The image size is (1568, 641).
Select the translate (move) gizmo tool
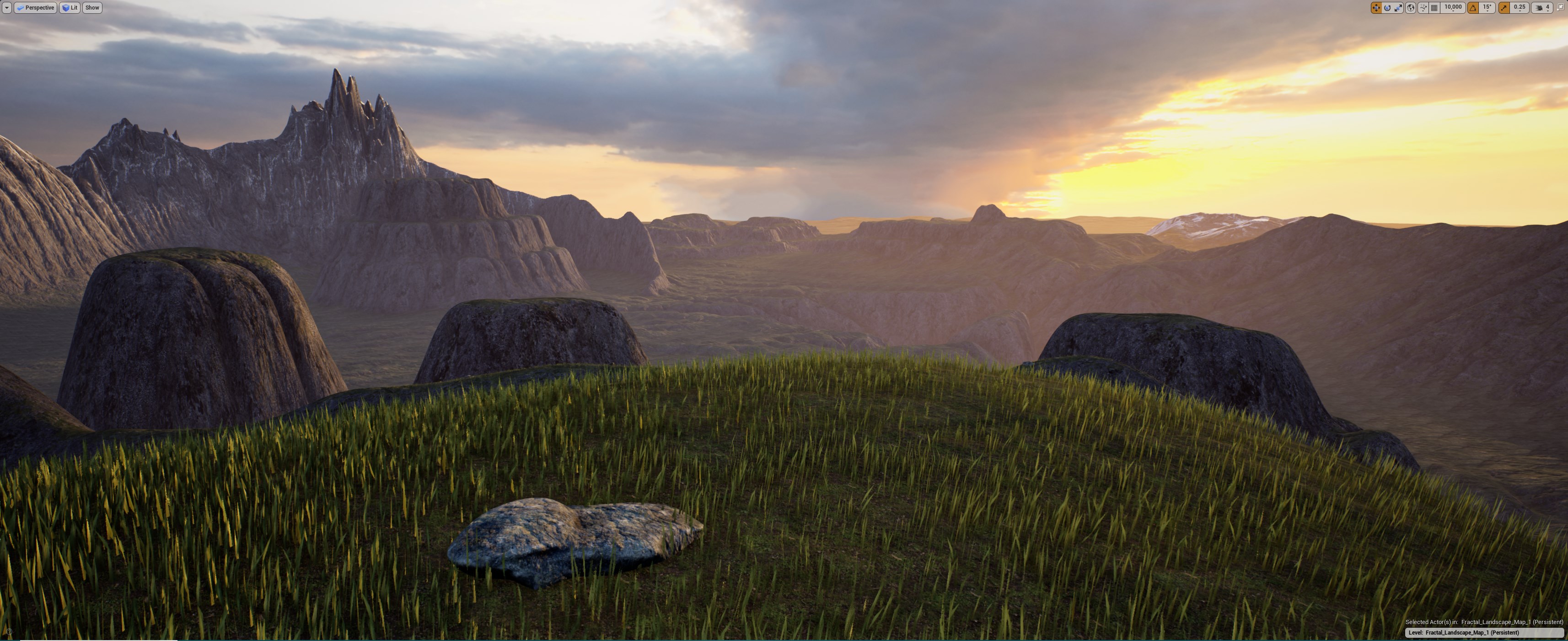click(x=1375, y=8)
